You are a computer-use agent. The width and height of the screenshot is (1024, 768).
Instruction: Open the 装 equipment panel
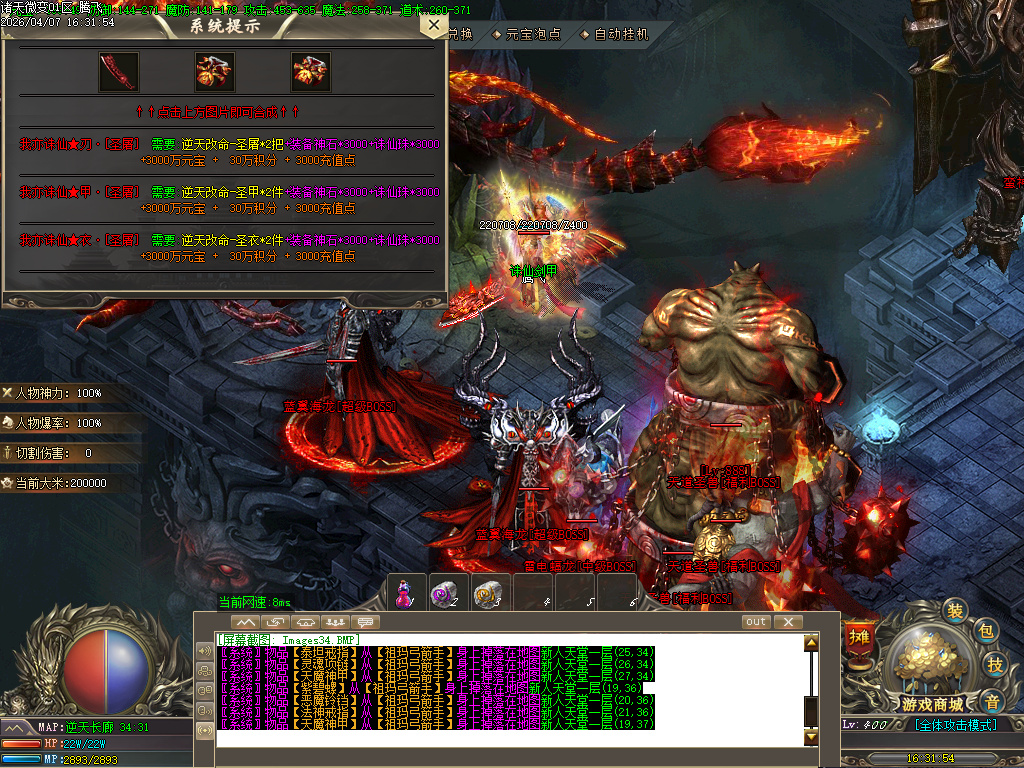pos(955,610)
